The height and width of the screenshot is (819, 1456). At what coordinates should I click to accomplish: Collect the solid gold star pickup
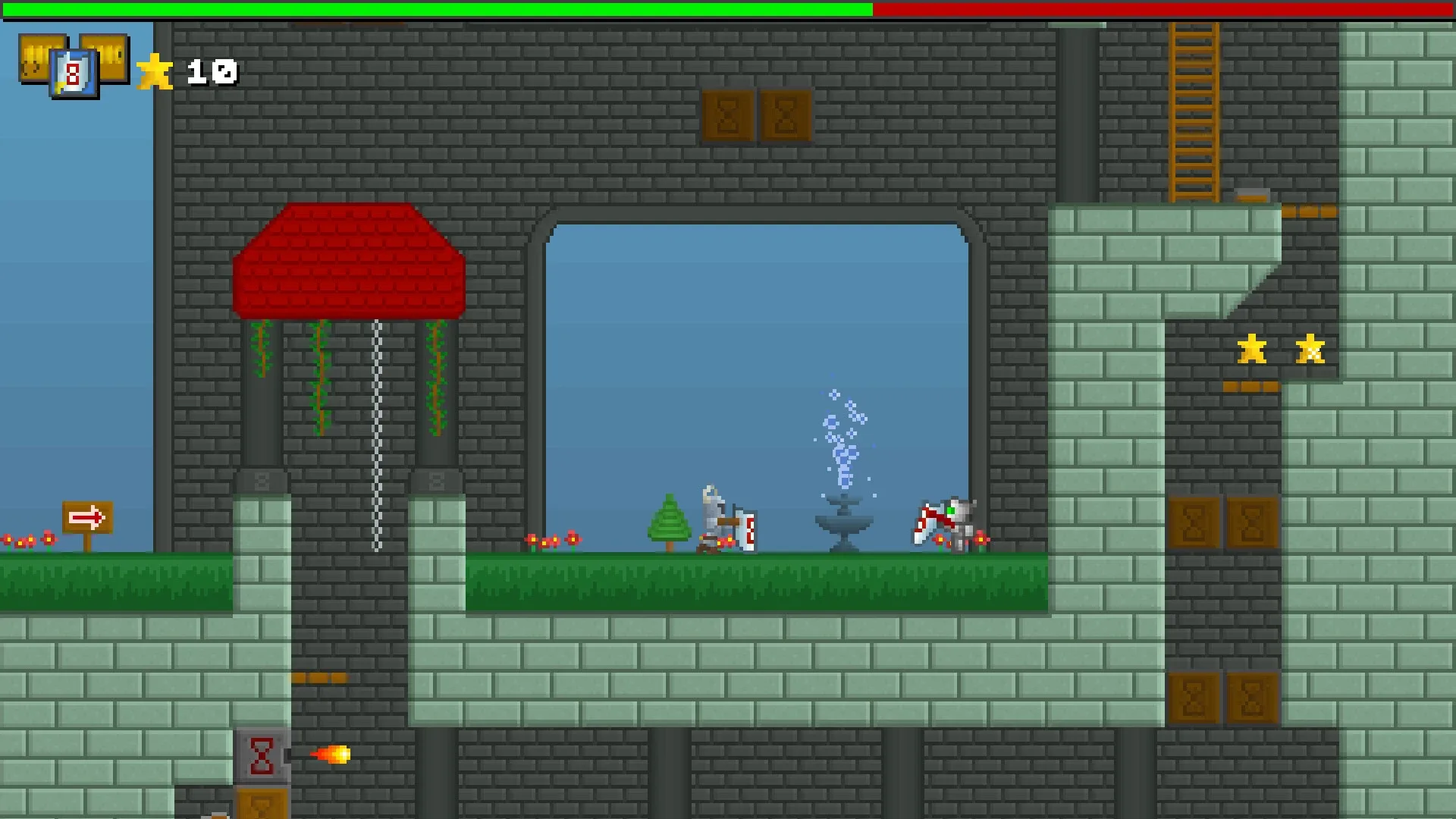[1251, 350]
